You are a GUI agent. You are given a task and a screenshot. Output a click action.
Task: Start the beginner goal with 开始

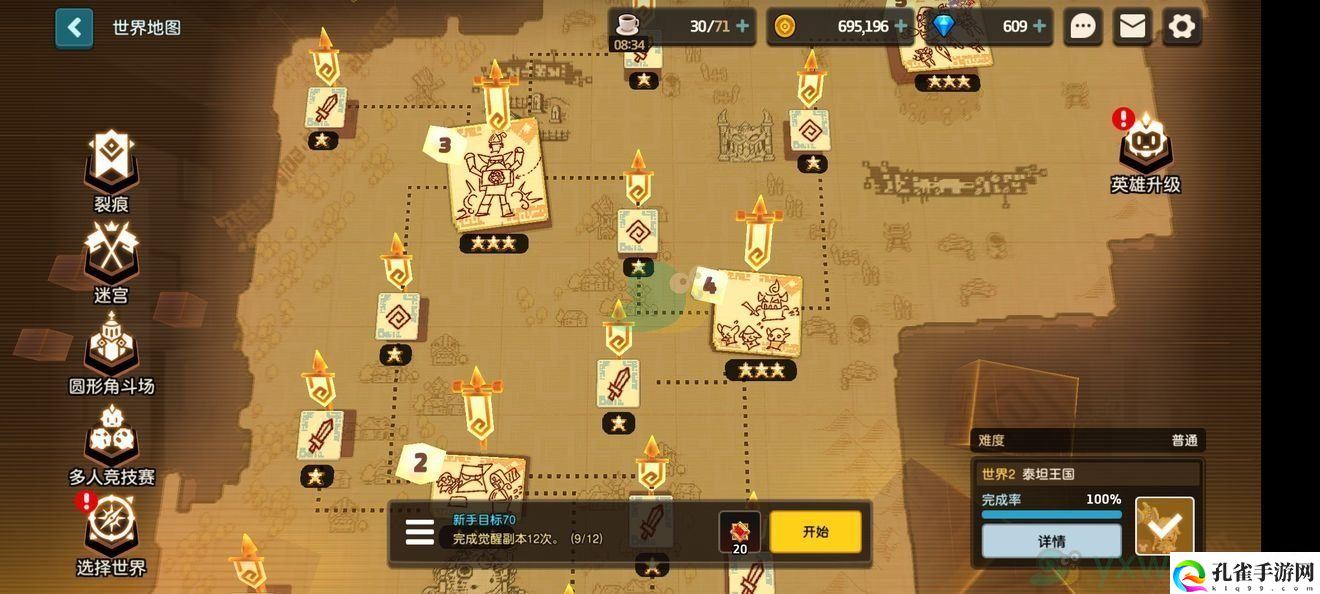coord(815,532)
